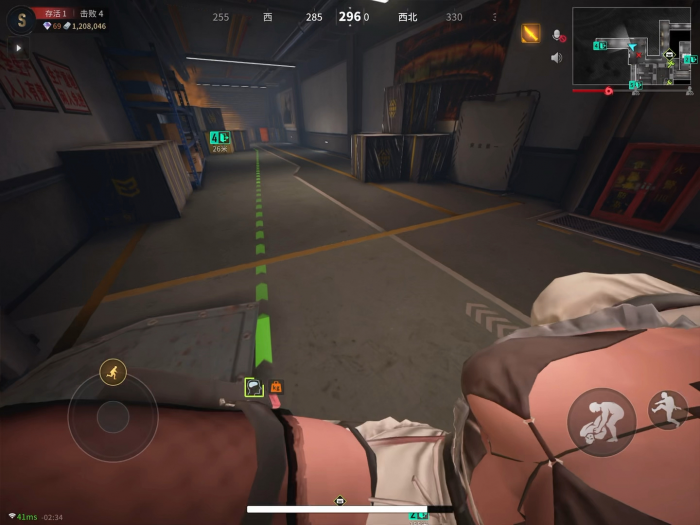Select the orange knife weapon icon
Screen dimensions: 700x525
click(x=530, y=33)
